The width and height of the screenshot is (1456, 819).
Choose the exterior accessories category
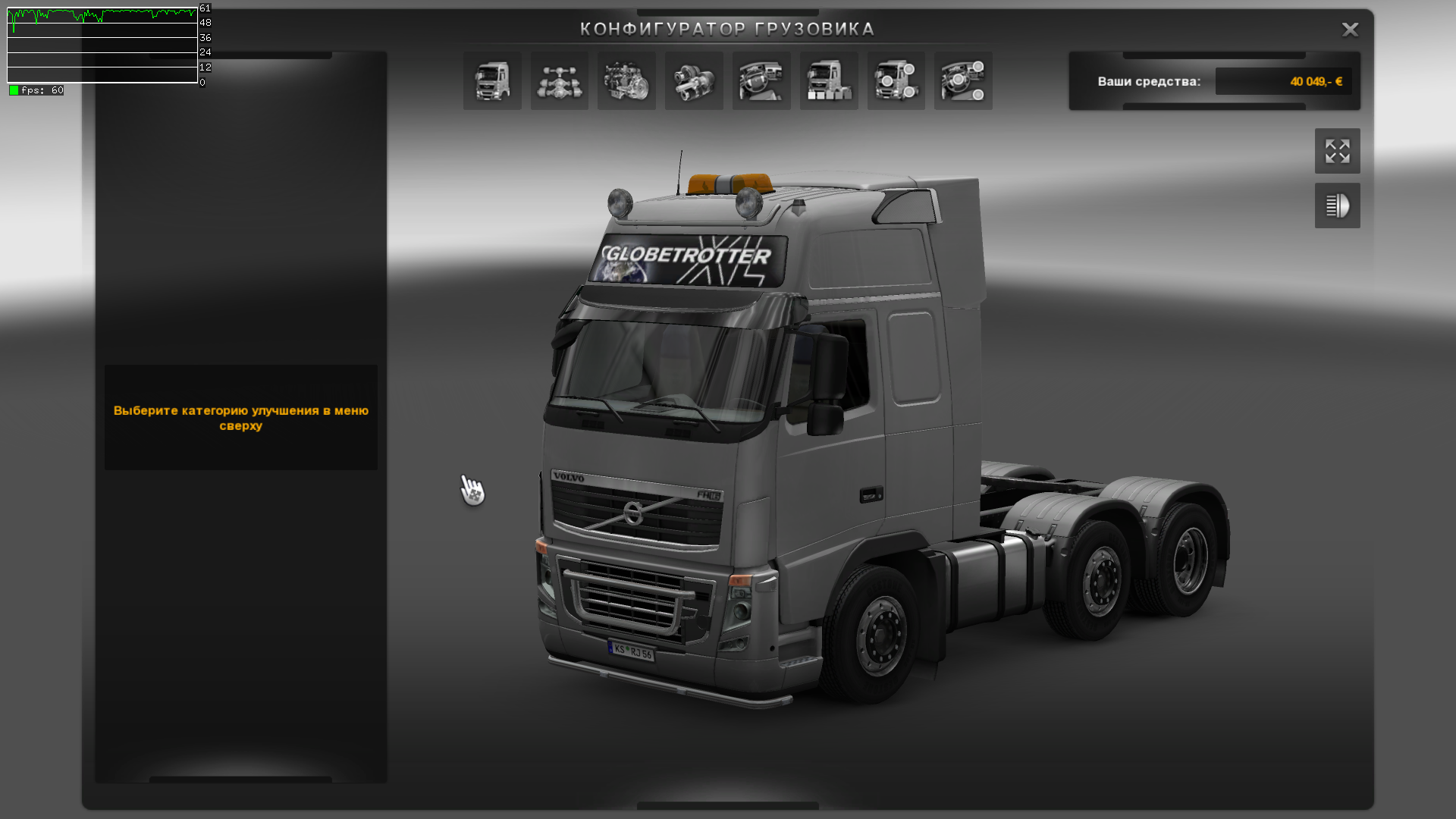coord(896,81)
